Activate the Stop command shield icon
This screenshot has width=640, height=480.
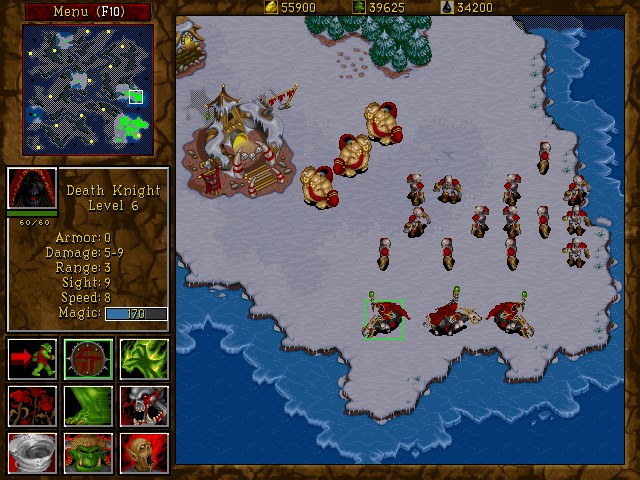[88, 359]
